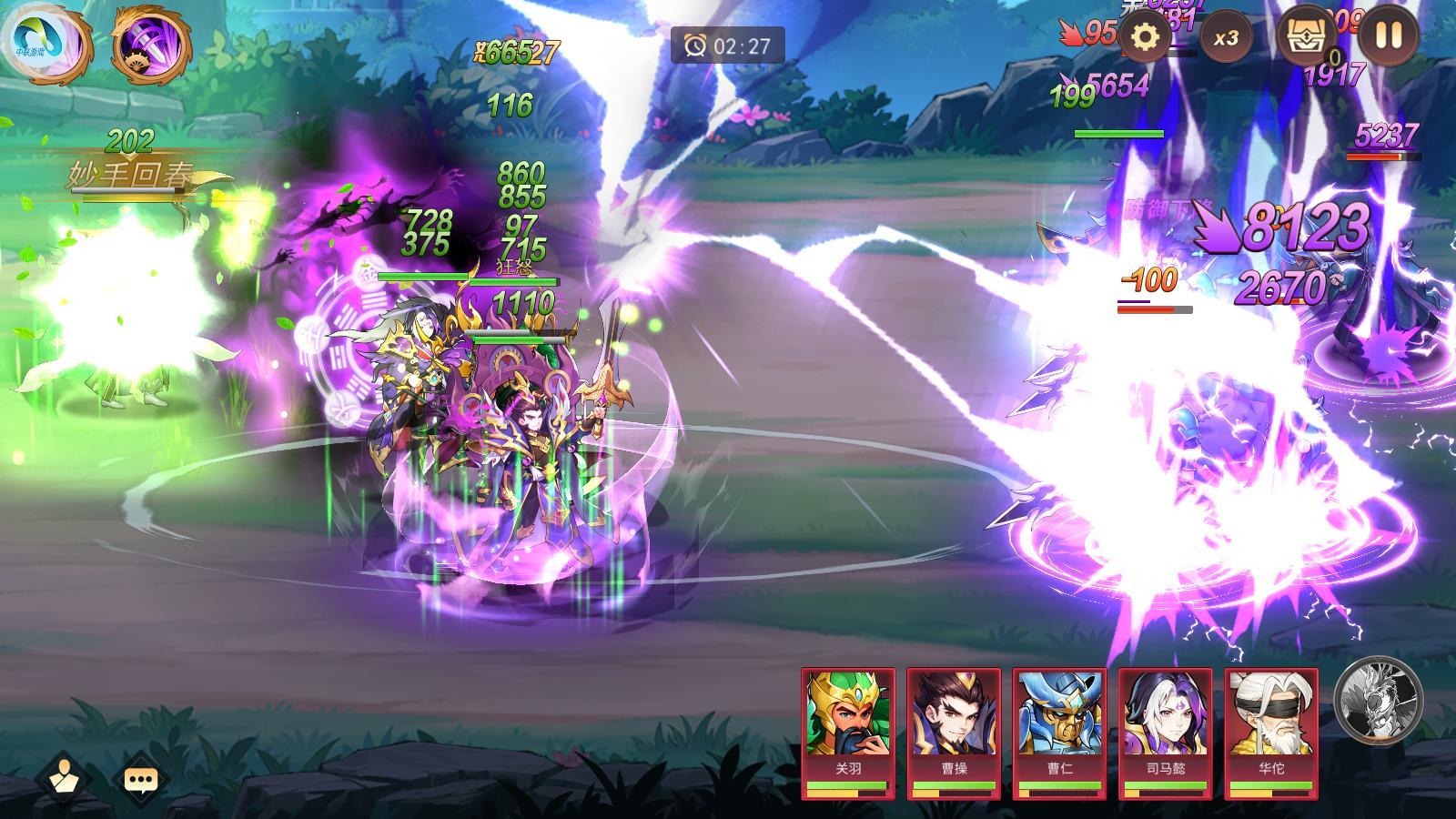Select hero 关羽's portrait

(x=848, y=719)
